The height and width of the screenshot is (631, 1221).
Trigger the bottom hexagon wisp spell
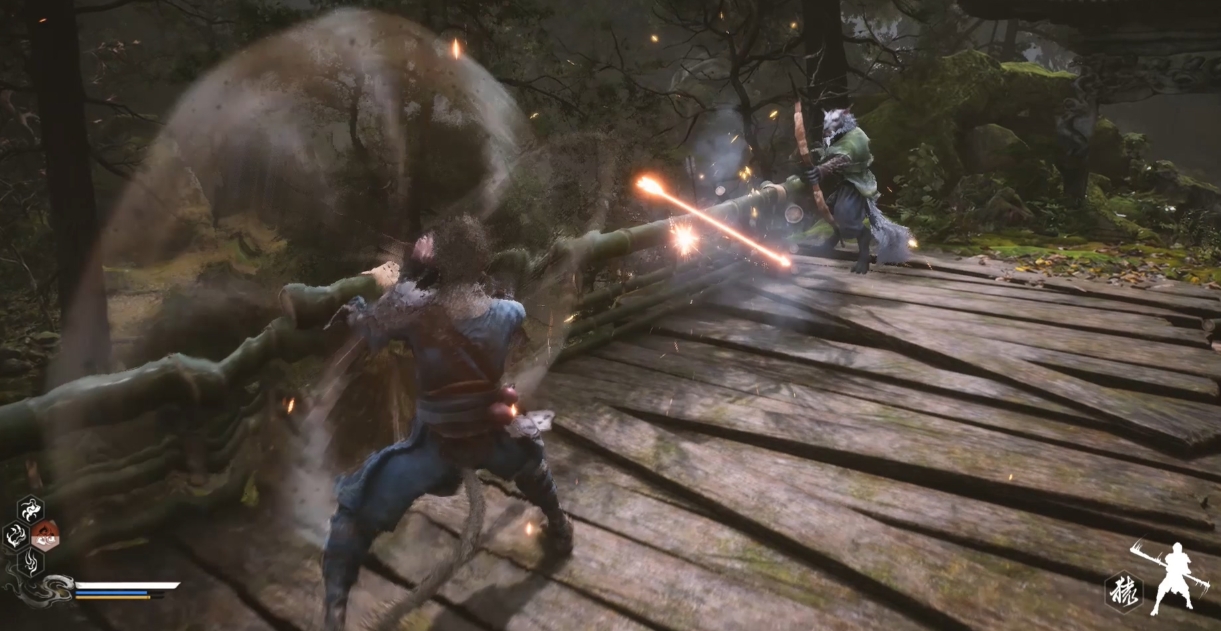click(x=30, y=561)
